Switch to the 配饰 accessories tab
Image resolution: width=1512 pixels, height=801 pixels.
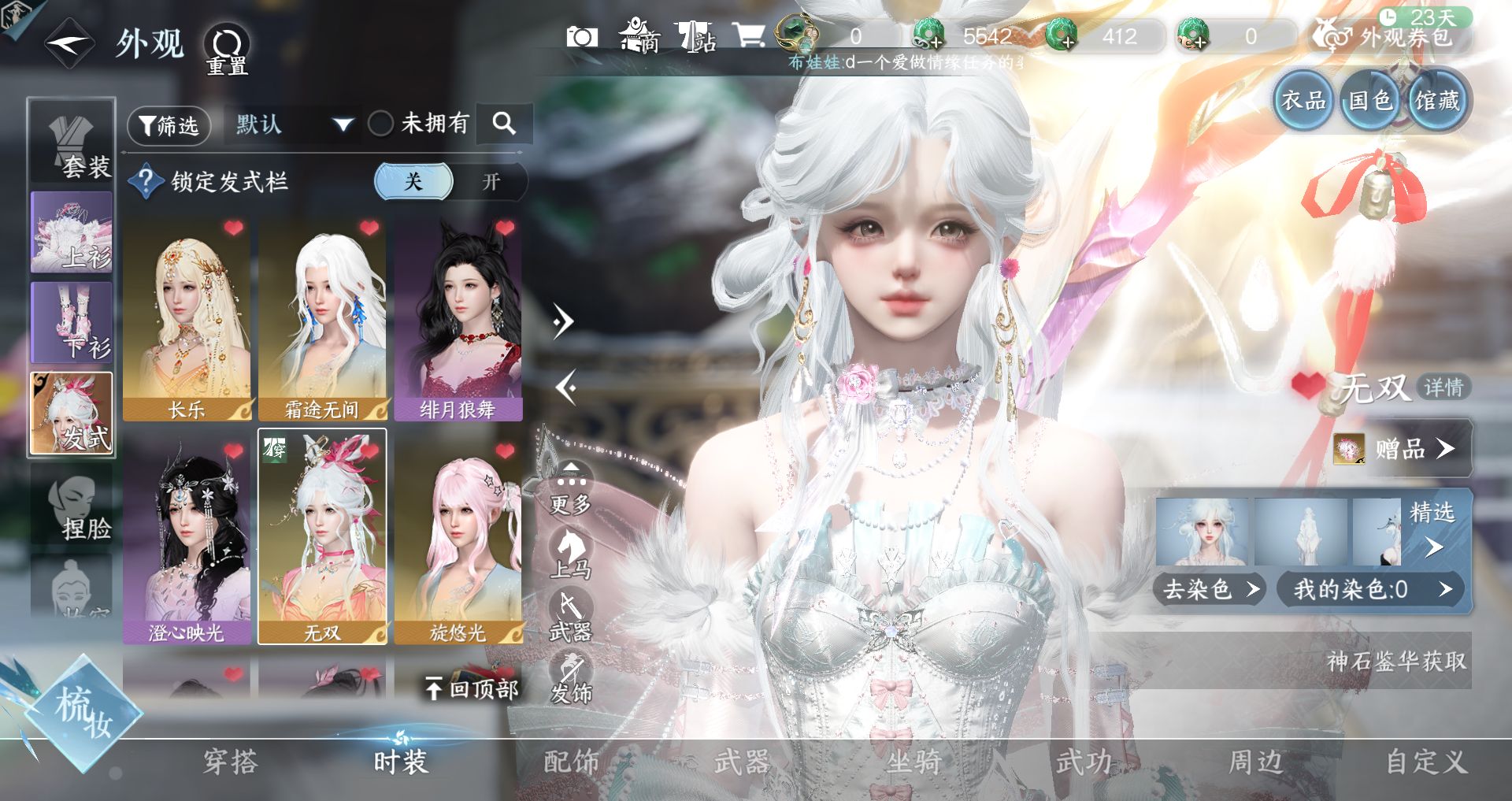point(572,762)
